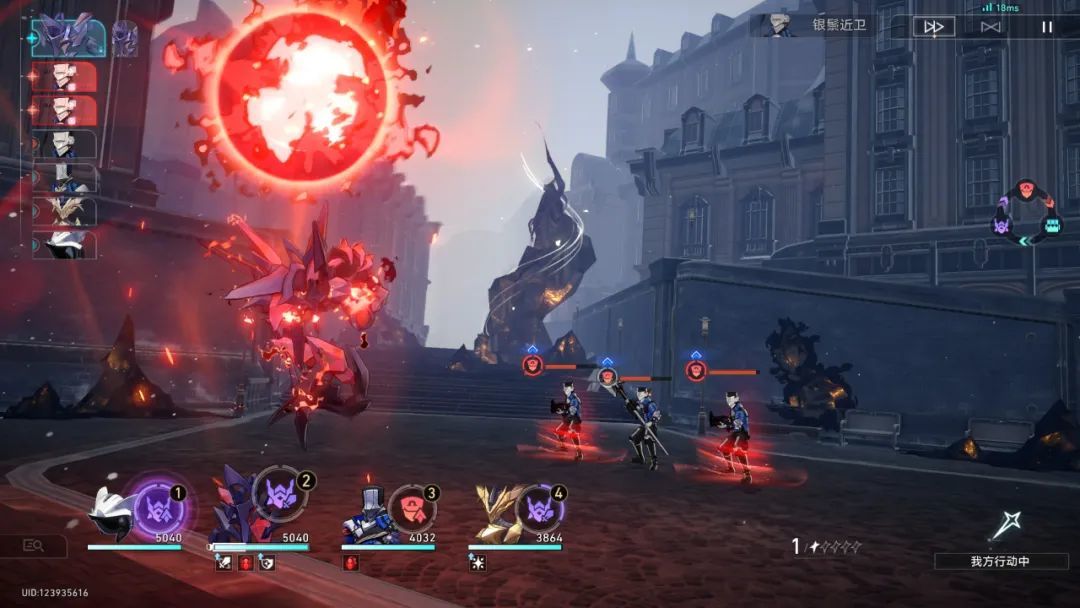Select the current turn portrait in action order

pos(68,37)
